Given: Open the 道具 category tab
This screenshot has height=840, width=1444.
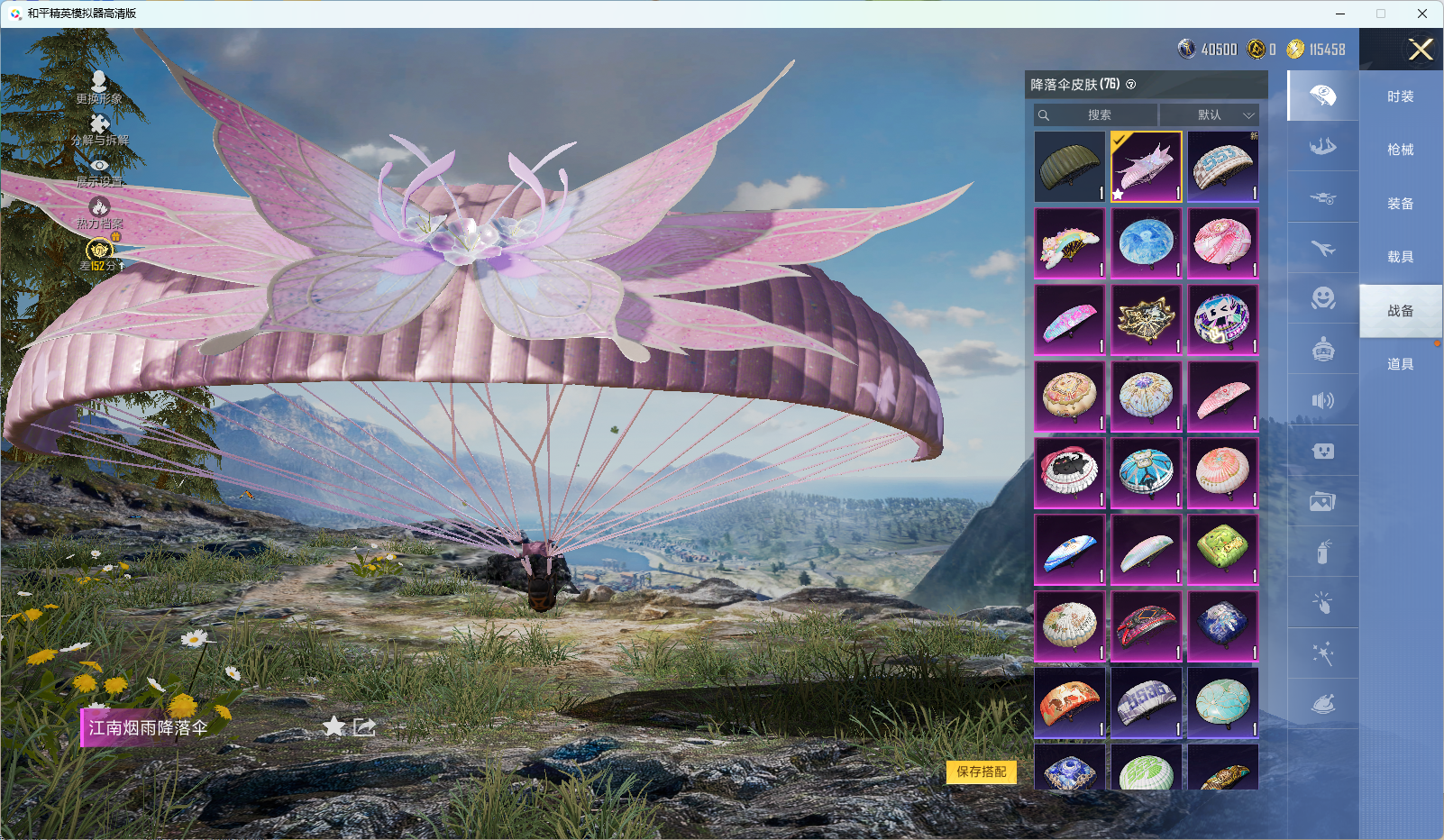Looking at the screenshot, I should point(1400,364).
